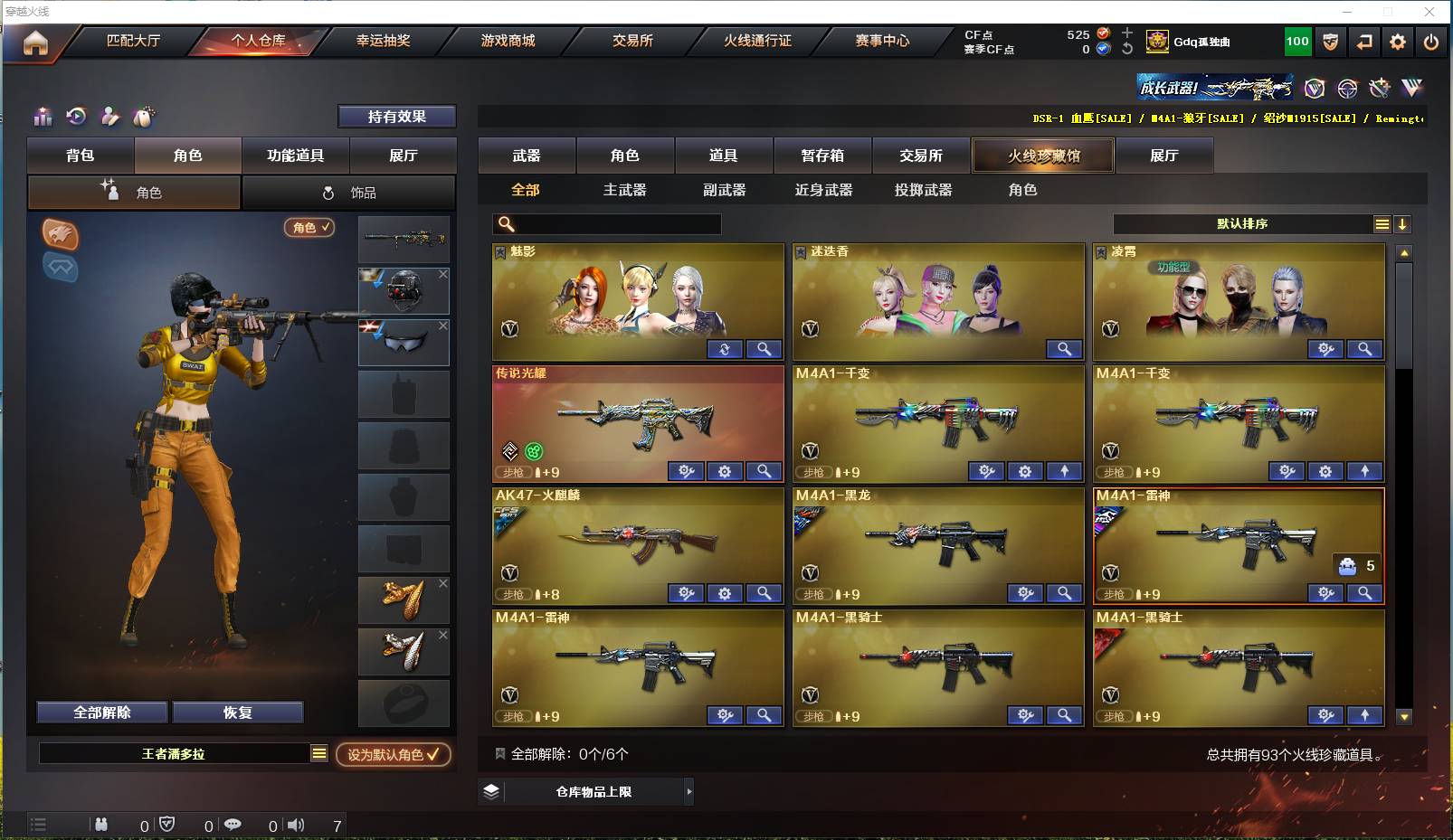Open the character name list next to 王者潘多拉

(318, 752)
